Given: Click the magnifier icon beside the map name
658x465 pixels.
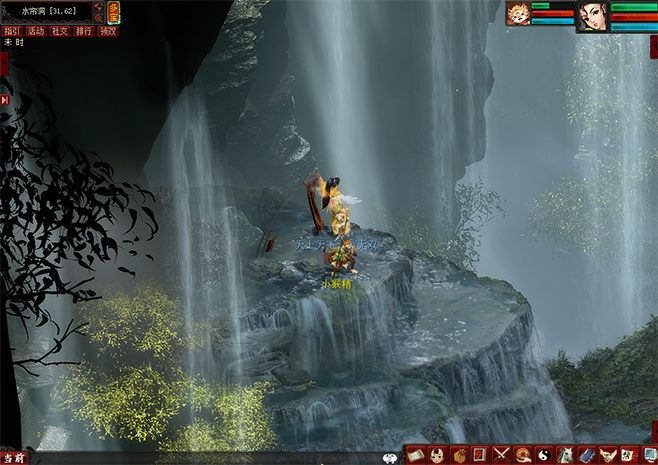Looking at the screenshot, I should pyautogui.click(x=99, y=17).
